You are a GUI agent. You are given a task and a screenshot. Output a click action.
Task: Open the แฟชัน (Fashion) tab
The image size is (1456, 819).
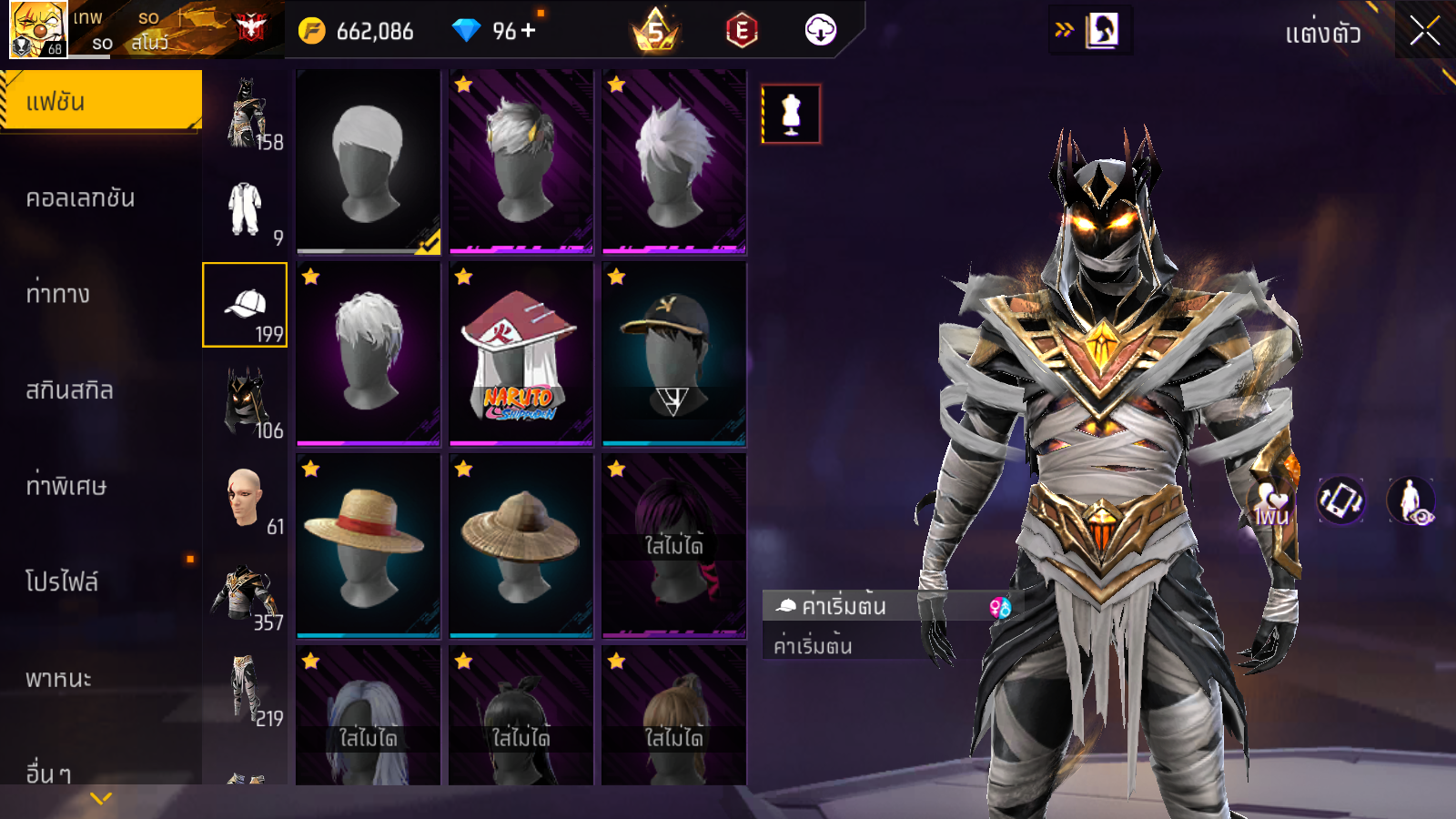101,101
